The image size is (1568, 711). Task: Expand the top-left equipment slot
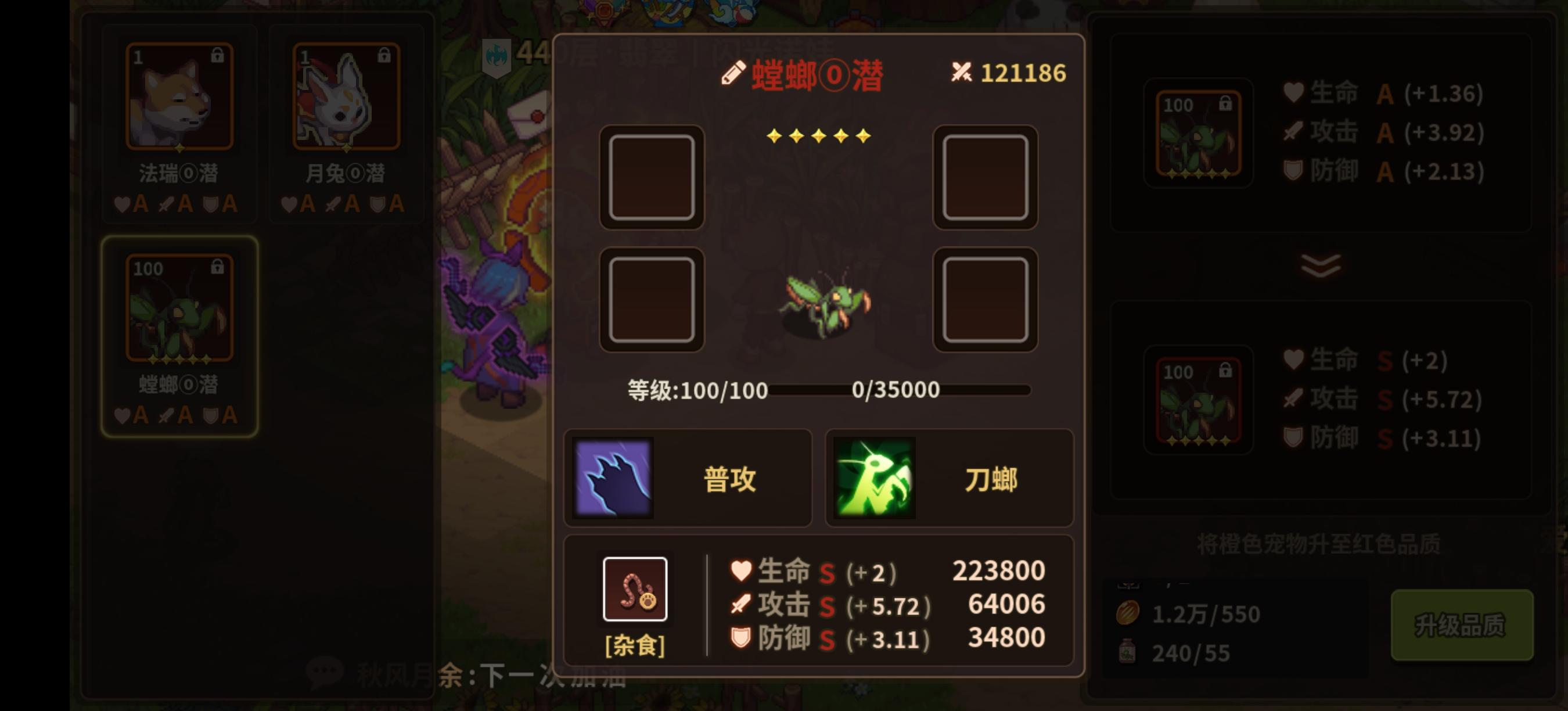(652, 177)
